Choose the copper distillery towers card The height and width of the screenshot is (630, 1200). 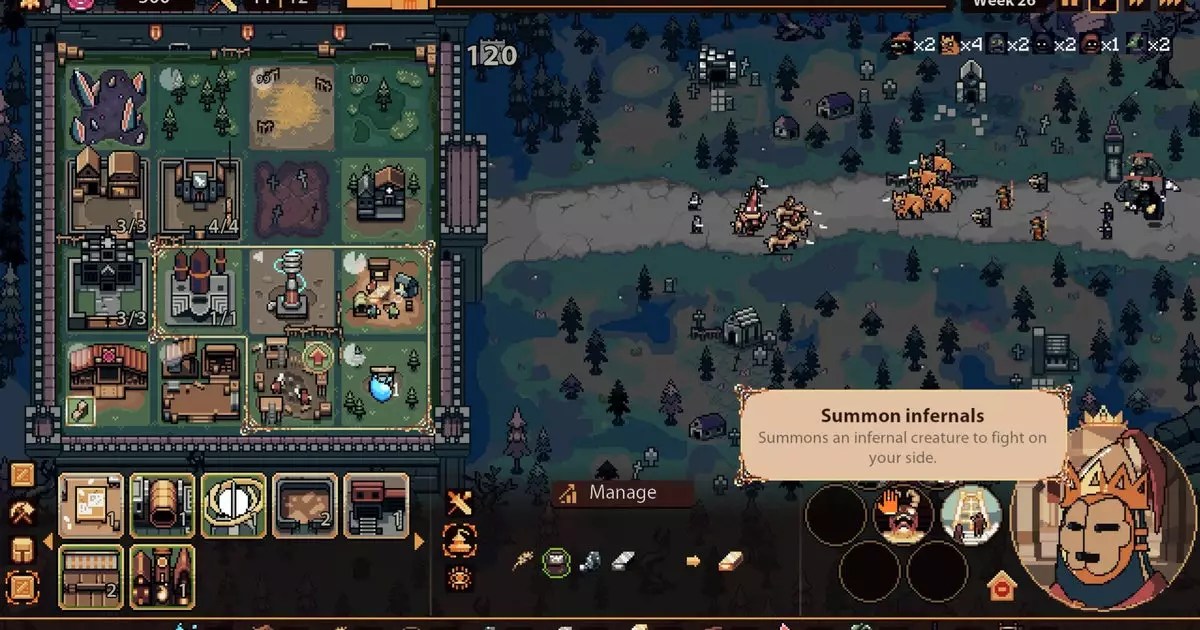point(162,577)
